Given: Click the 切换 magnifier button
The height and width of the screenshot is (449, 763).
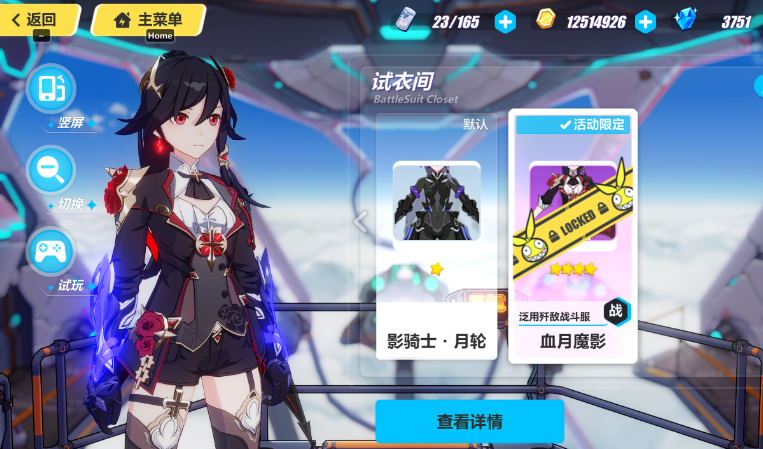Looking at the screenshot, I should [51, 169].
